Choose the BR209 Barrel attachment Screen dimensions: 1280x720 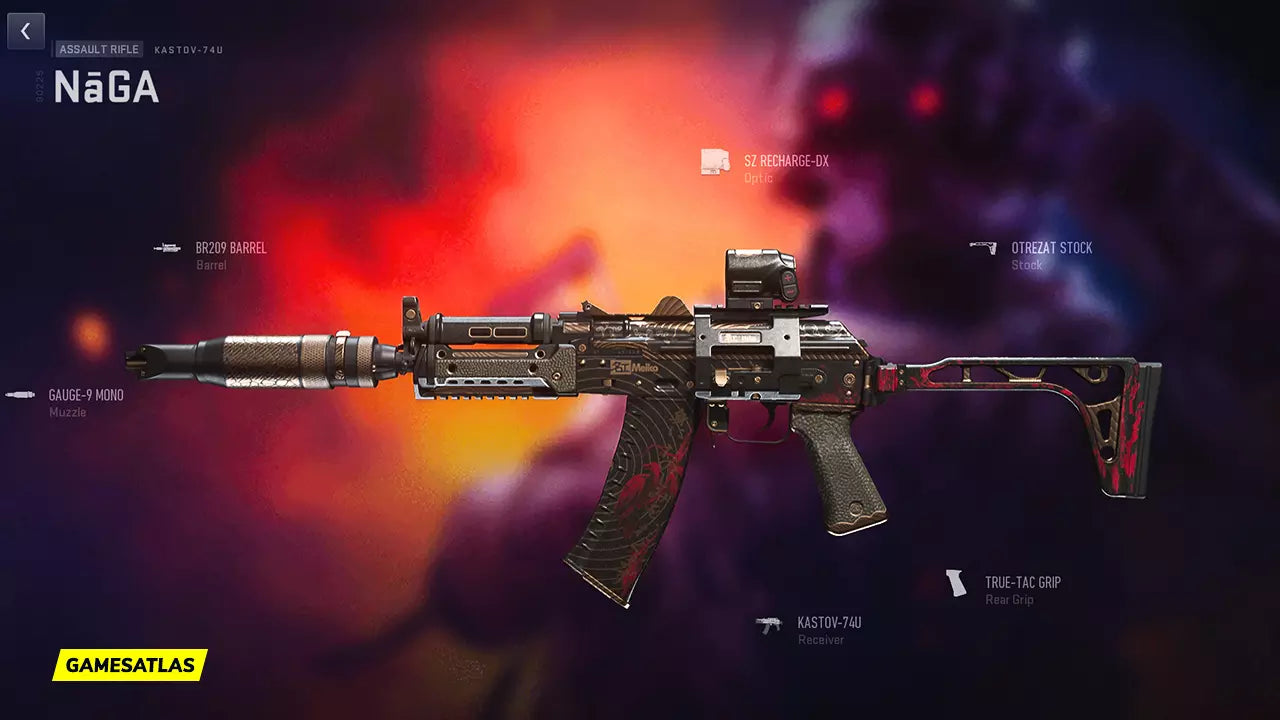tap(230, 248)
